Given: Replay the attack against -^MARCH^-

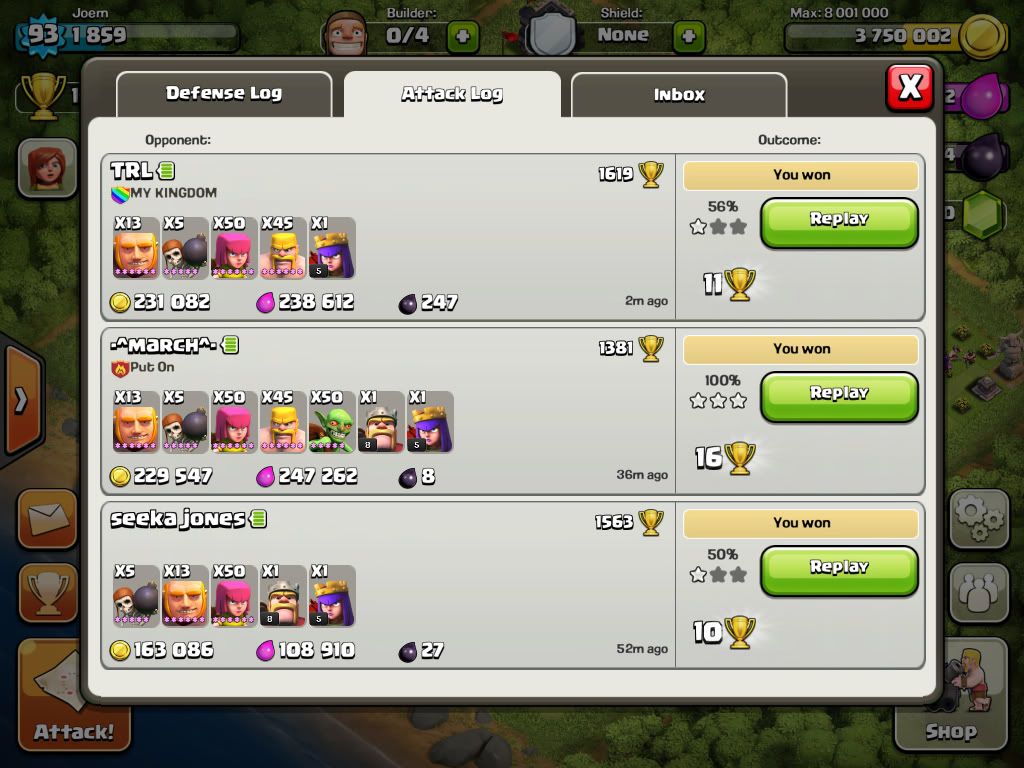Looking at the screenshot, I should pos(839,395).
